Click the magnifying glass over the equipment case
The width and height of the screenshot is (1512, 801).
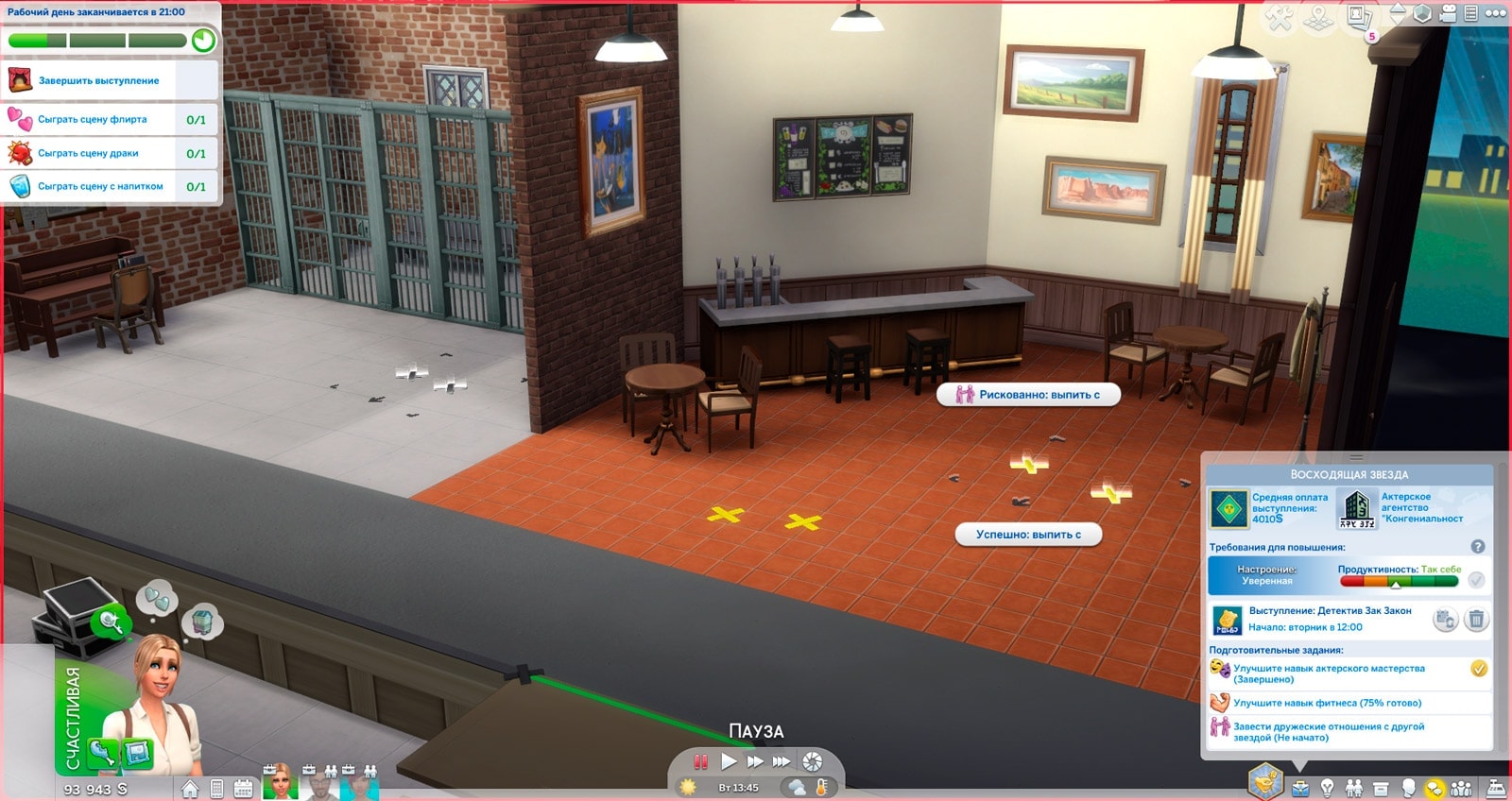click(110, 621)
